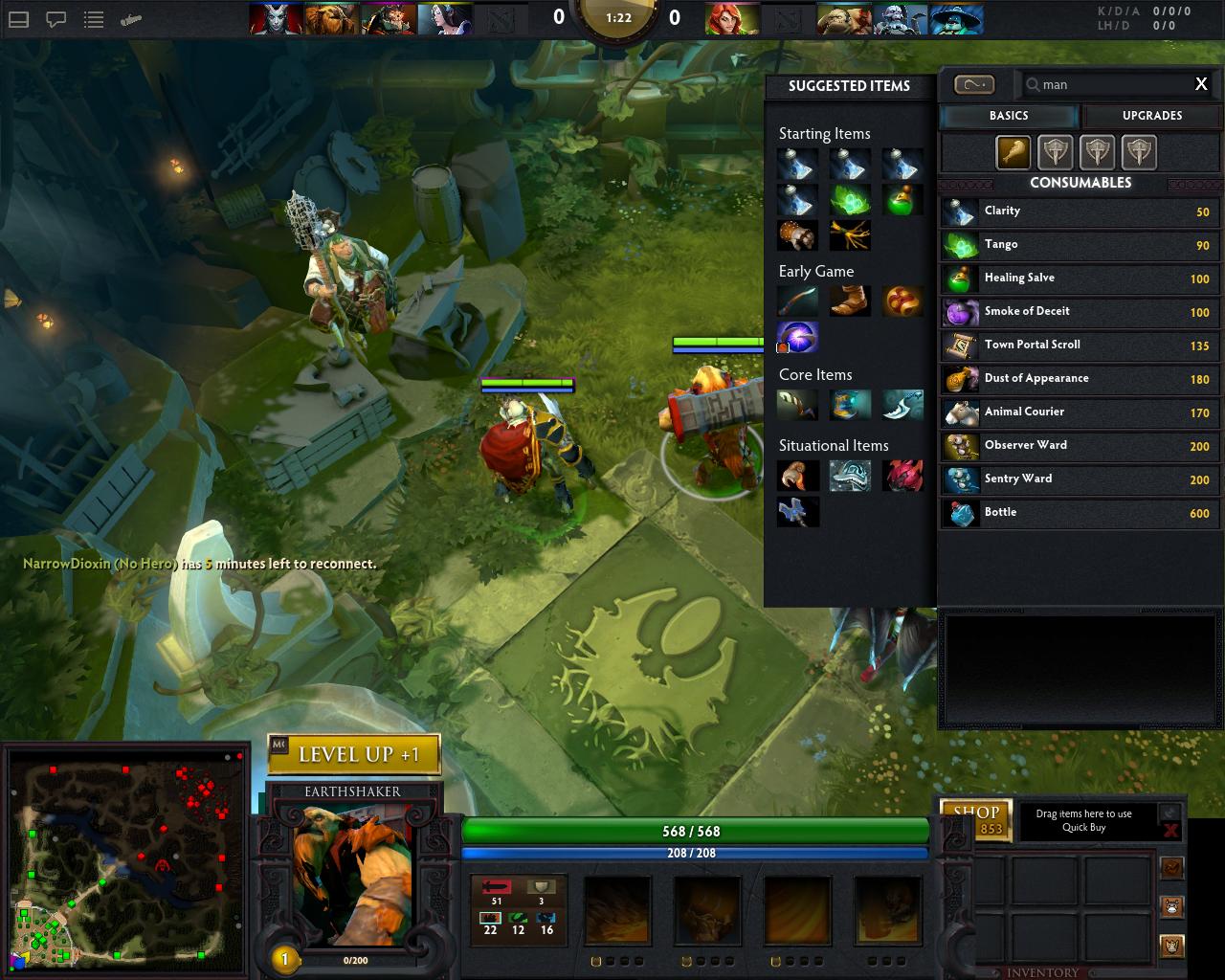Buy Clarity from the consumables list
The width and height of the screenshot is (1225, 980).
tap(1080, 212)
